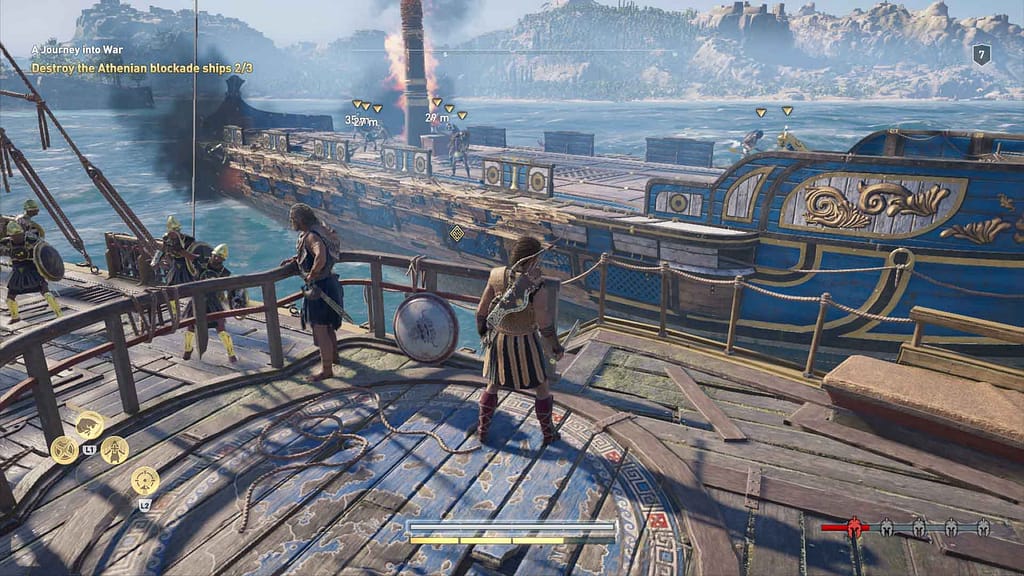1024x576 pixels.
Task: Trigger the round shield ability icon
Action: (65, 449)
